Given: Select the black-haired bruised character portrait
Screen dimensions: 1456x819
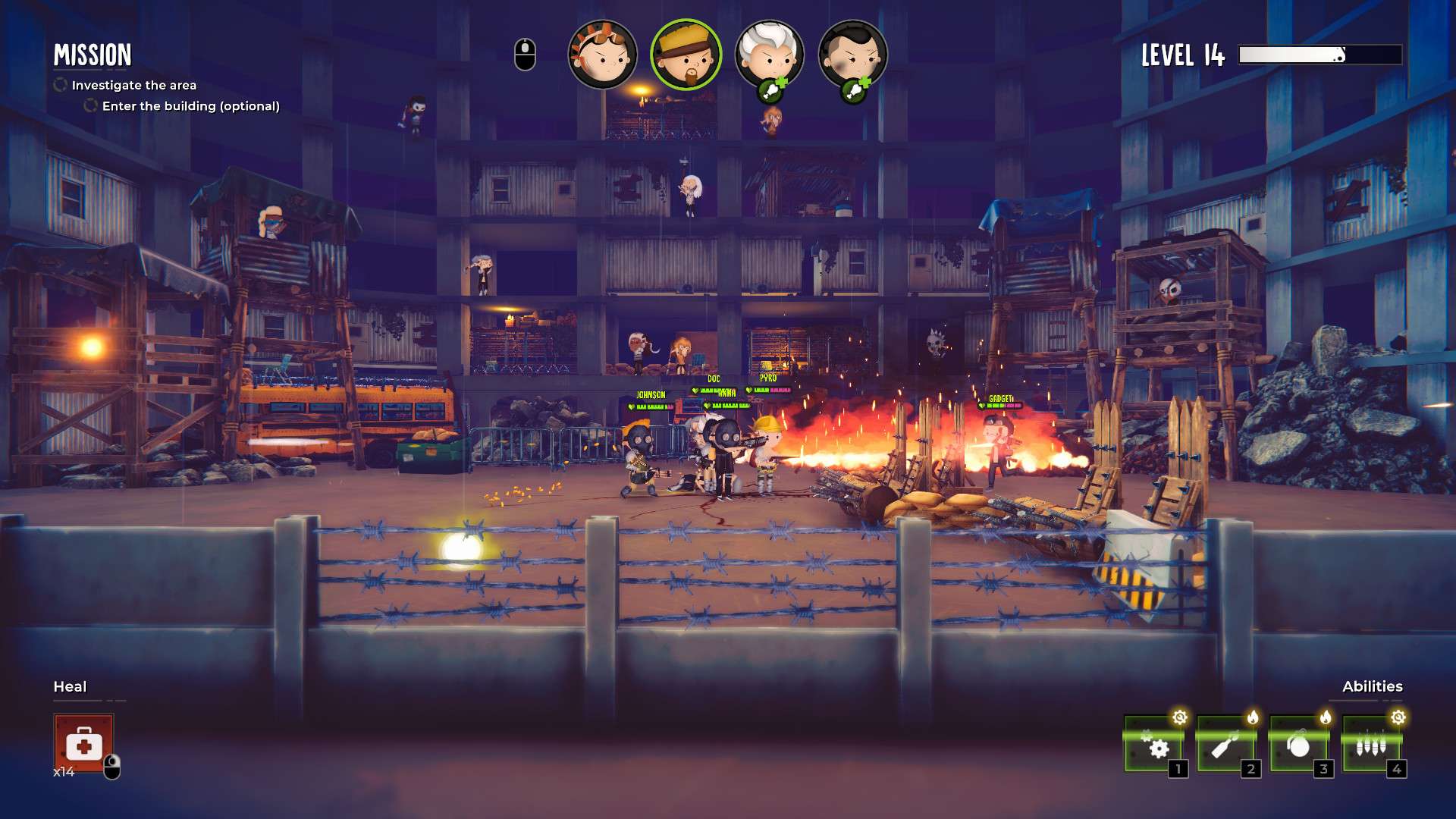Looking at the screenshot, I should click(853, 52).
